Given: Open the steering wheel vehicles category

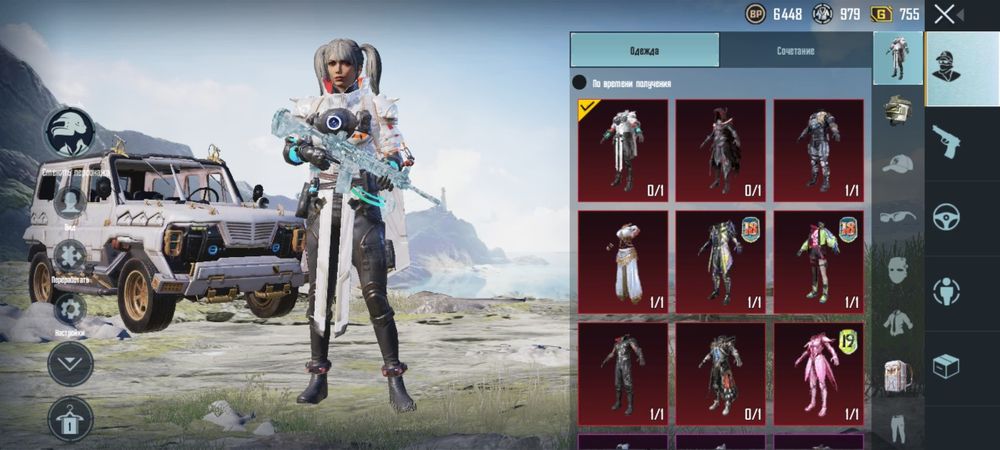Looking at the screenshot, I should point(945,216).
